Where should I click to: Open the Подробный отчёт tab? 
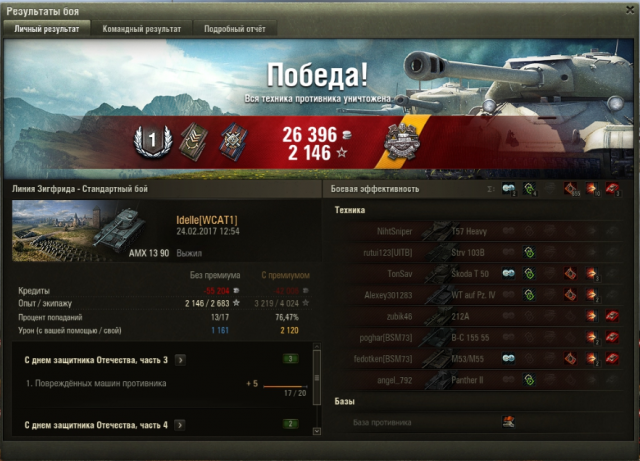(234, 29)
